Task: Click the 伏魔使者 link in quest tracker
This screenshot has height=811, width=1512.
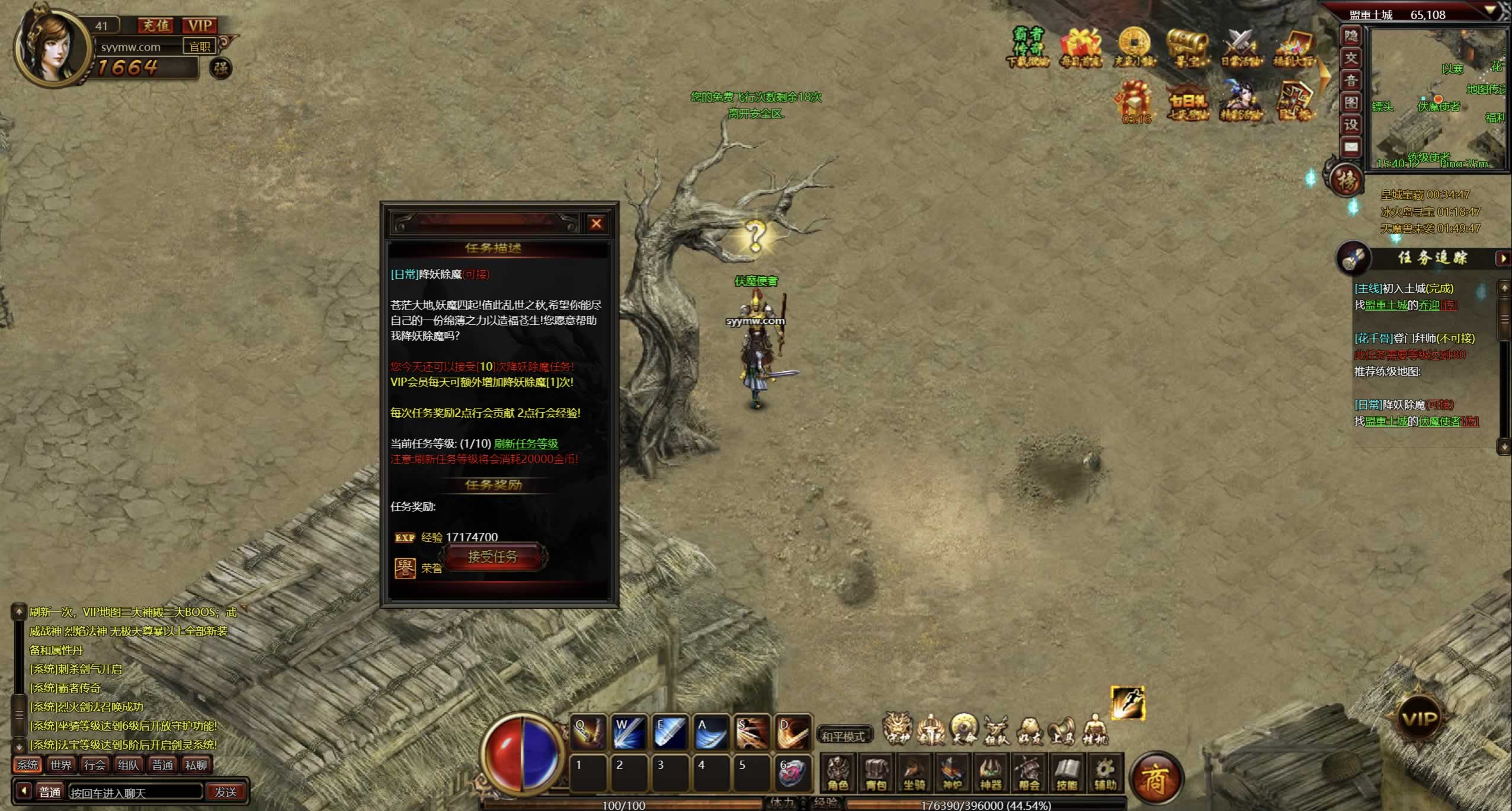Action: [x=1439, y=422]
